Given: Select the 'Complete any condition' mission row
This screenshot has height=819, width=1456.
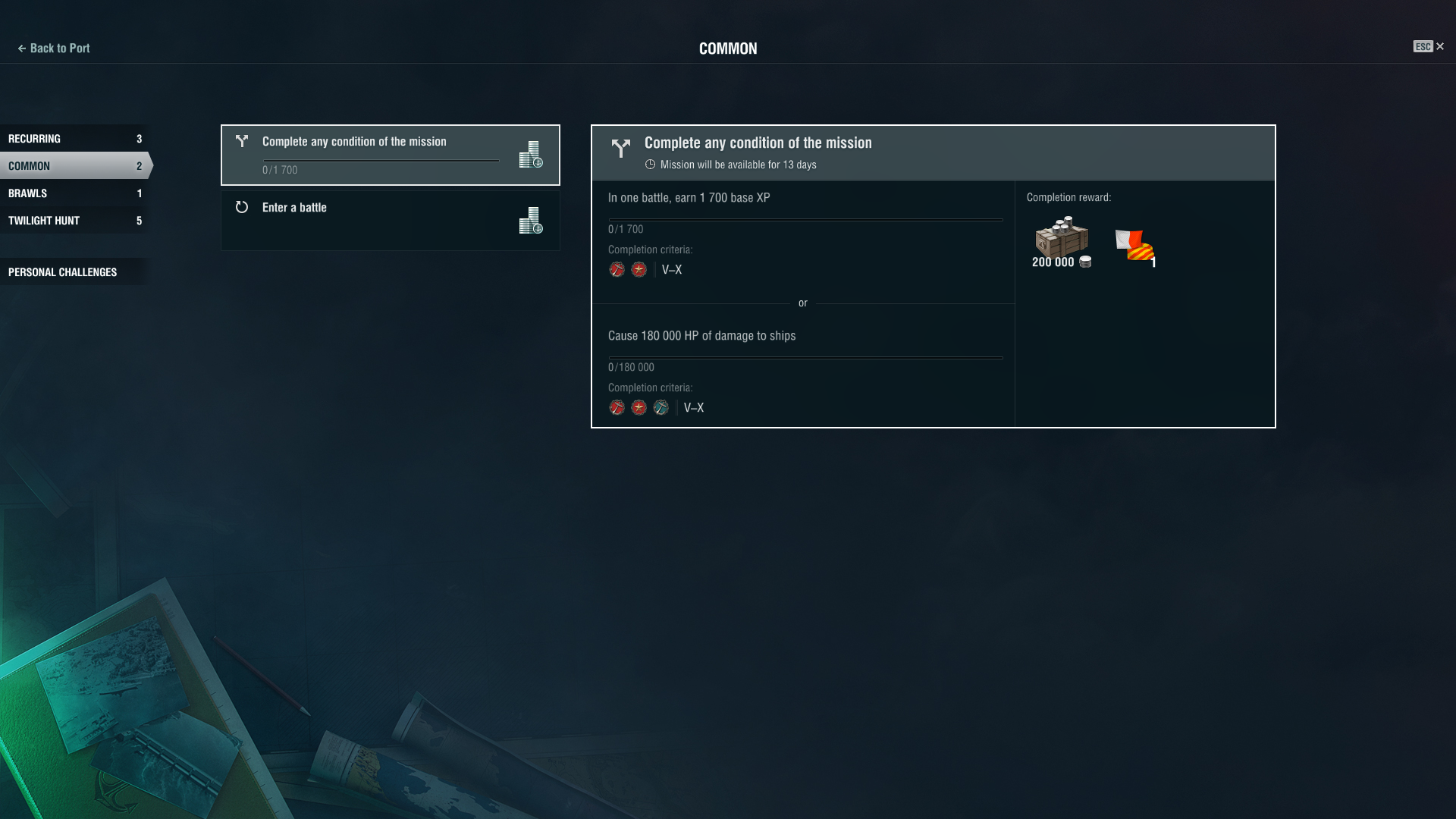Looking at the screenshot, I should pos(390,155).
